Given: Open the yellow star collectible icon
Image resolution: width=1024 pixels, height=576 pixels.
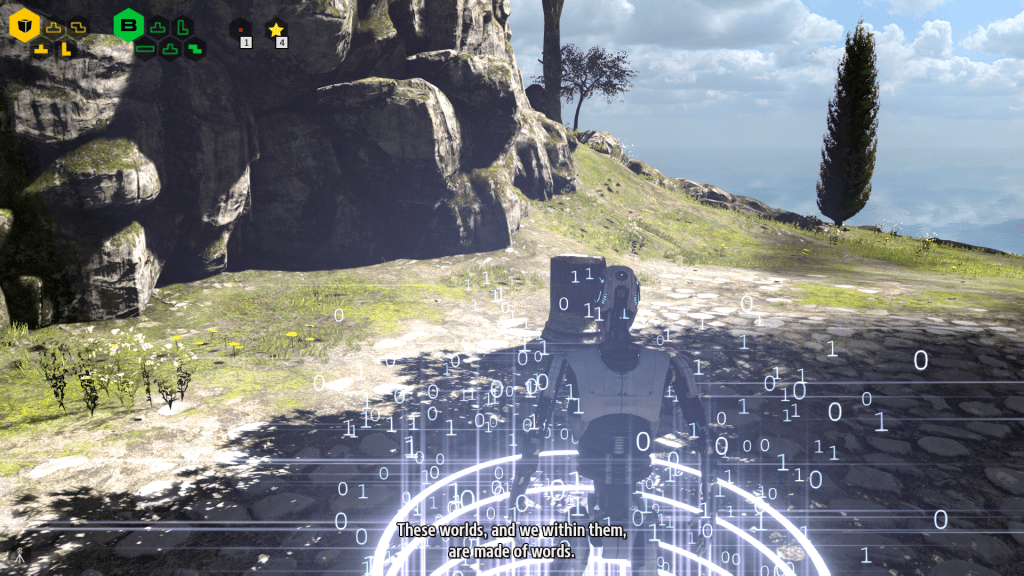Looking at the screenshot, I should tap(276, 30).
